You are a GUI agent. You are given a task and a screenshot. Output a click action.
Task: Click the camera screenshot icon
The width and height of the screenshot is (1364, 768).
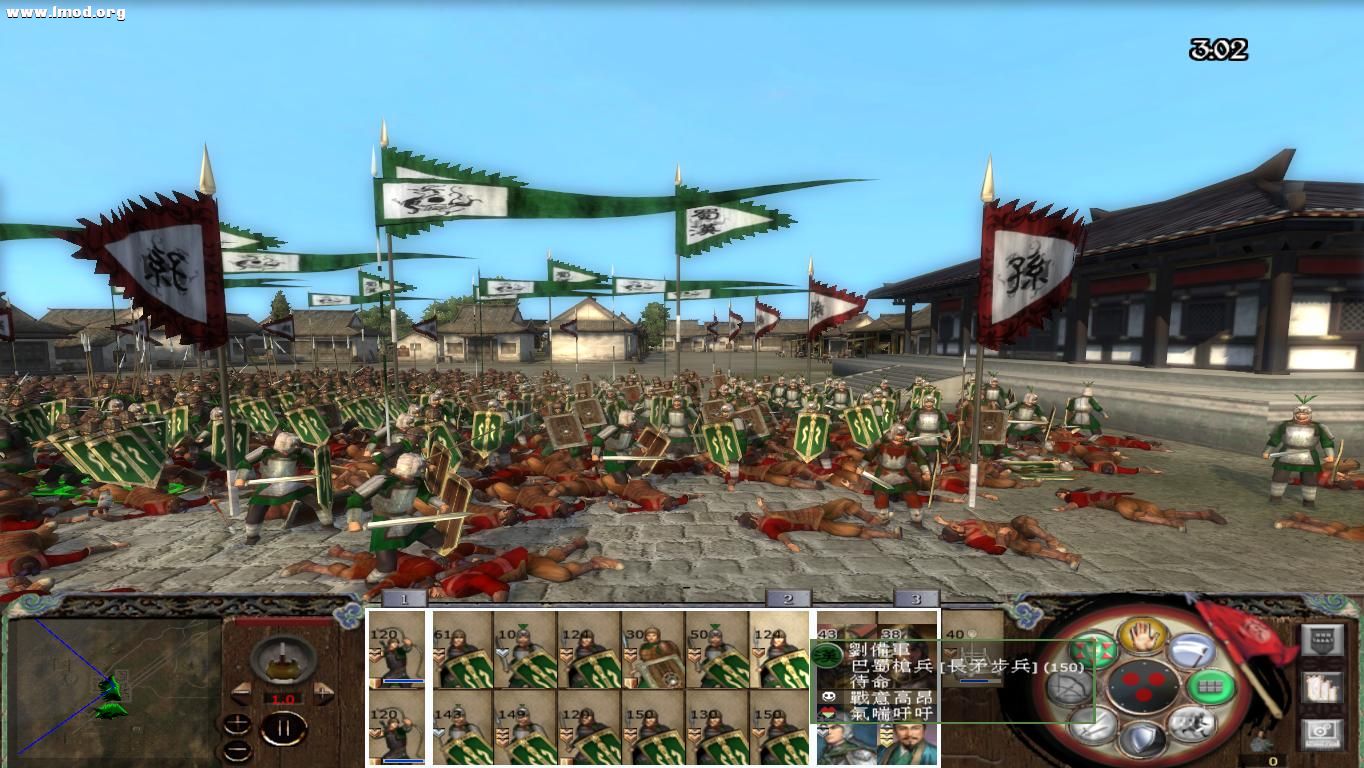[1323, 732]
